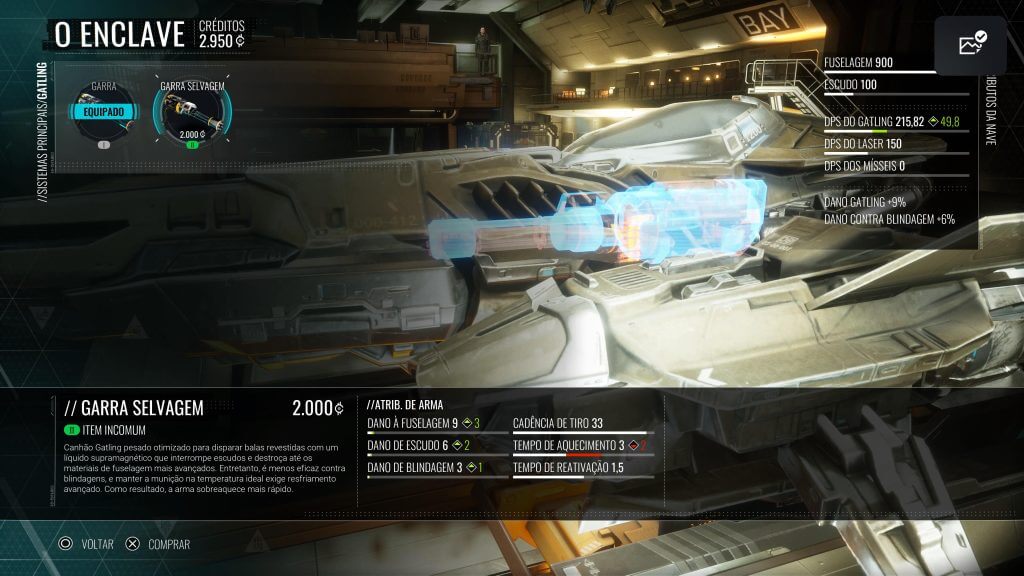The width and height of the screenshot is (1024, 576).
Task: Select the equipped Garra gatling slot
Action: (103, 113)
